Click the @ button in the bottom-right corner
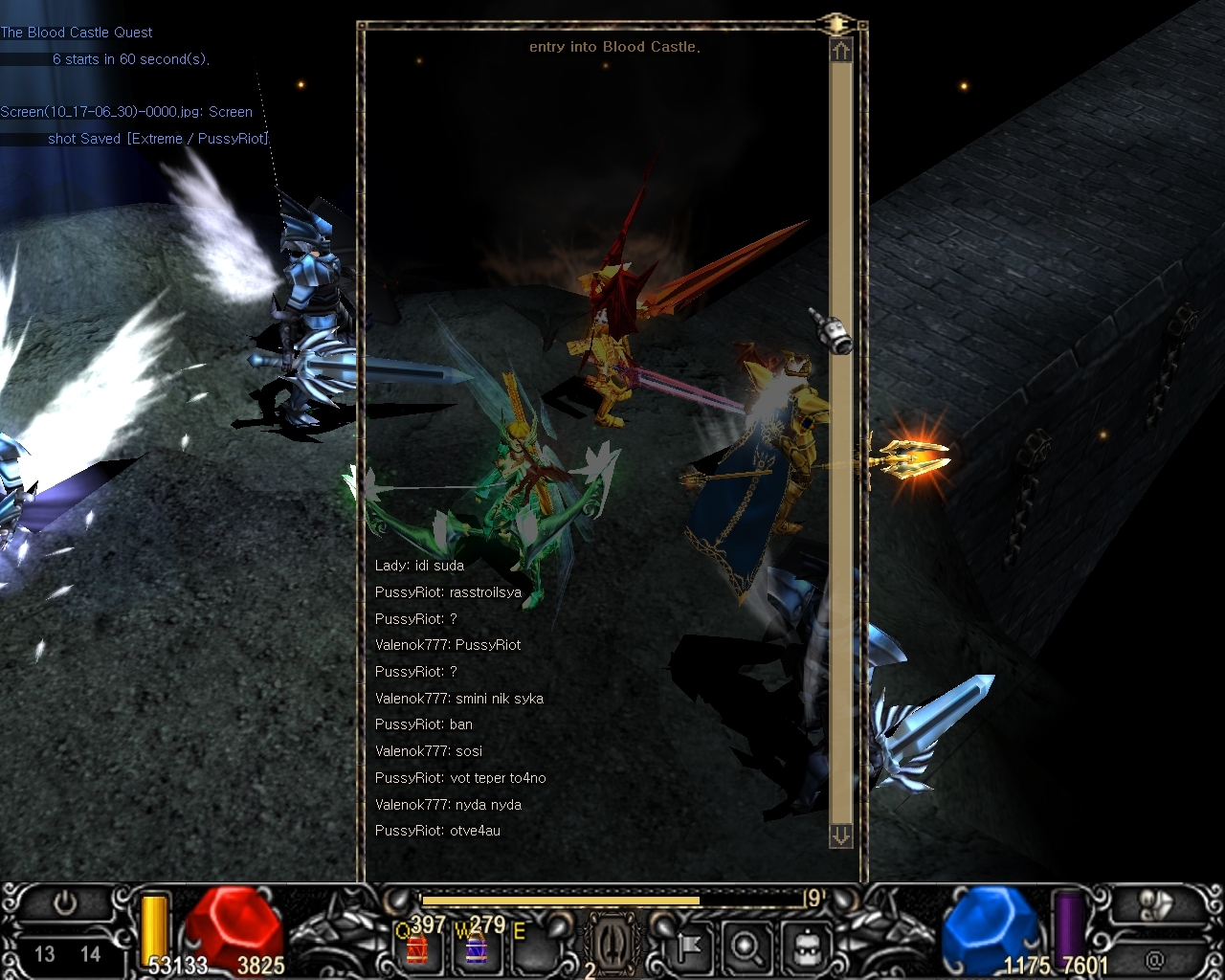This screenshot has width=1225, height=980. tap(1155, 957)
